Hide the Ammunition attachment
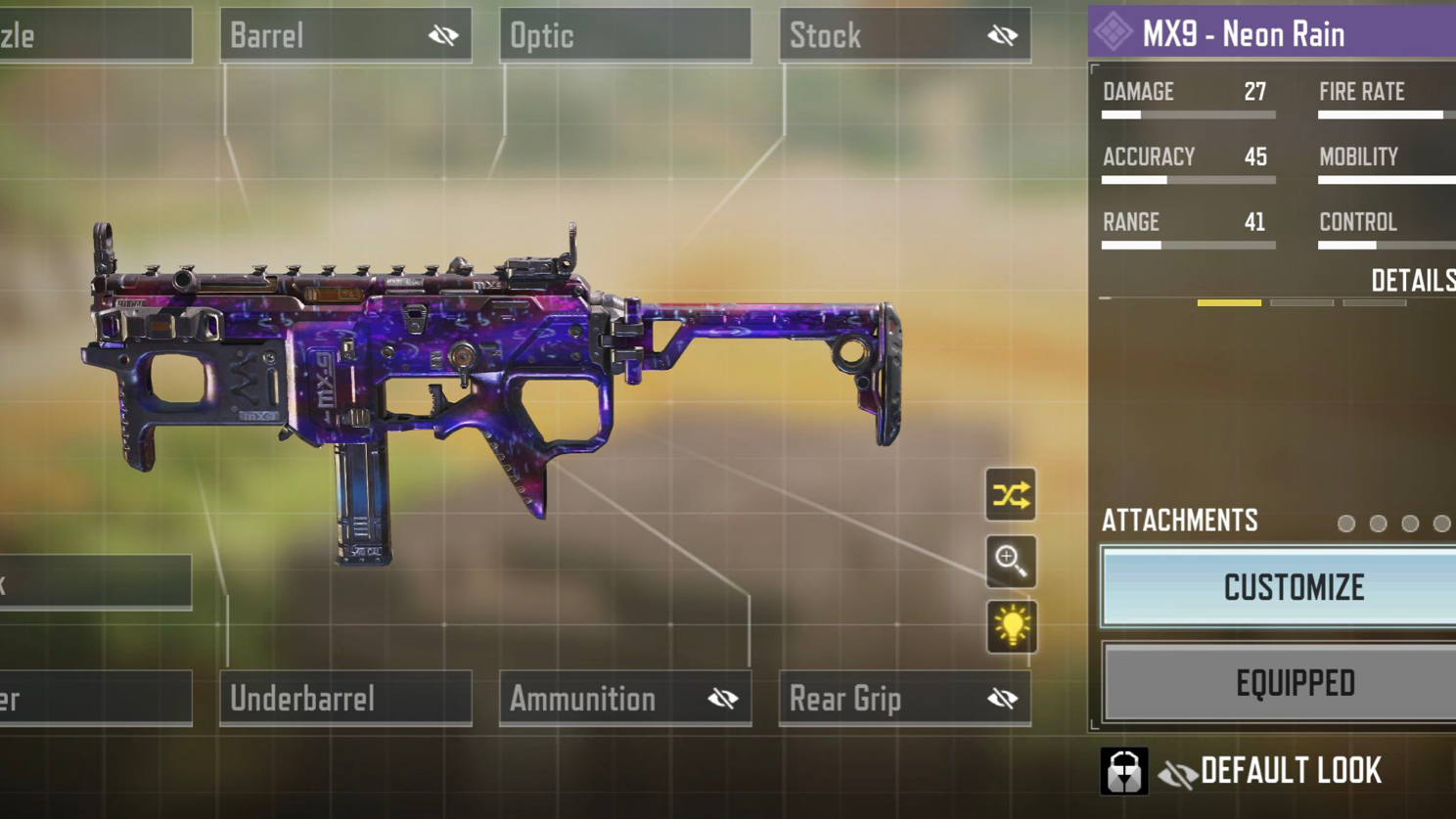This screenshot has height=819, width=1456. 723,697
